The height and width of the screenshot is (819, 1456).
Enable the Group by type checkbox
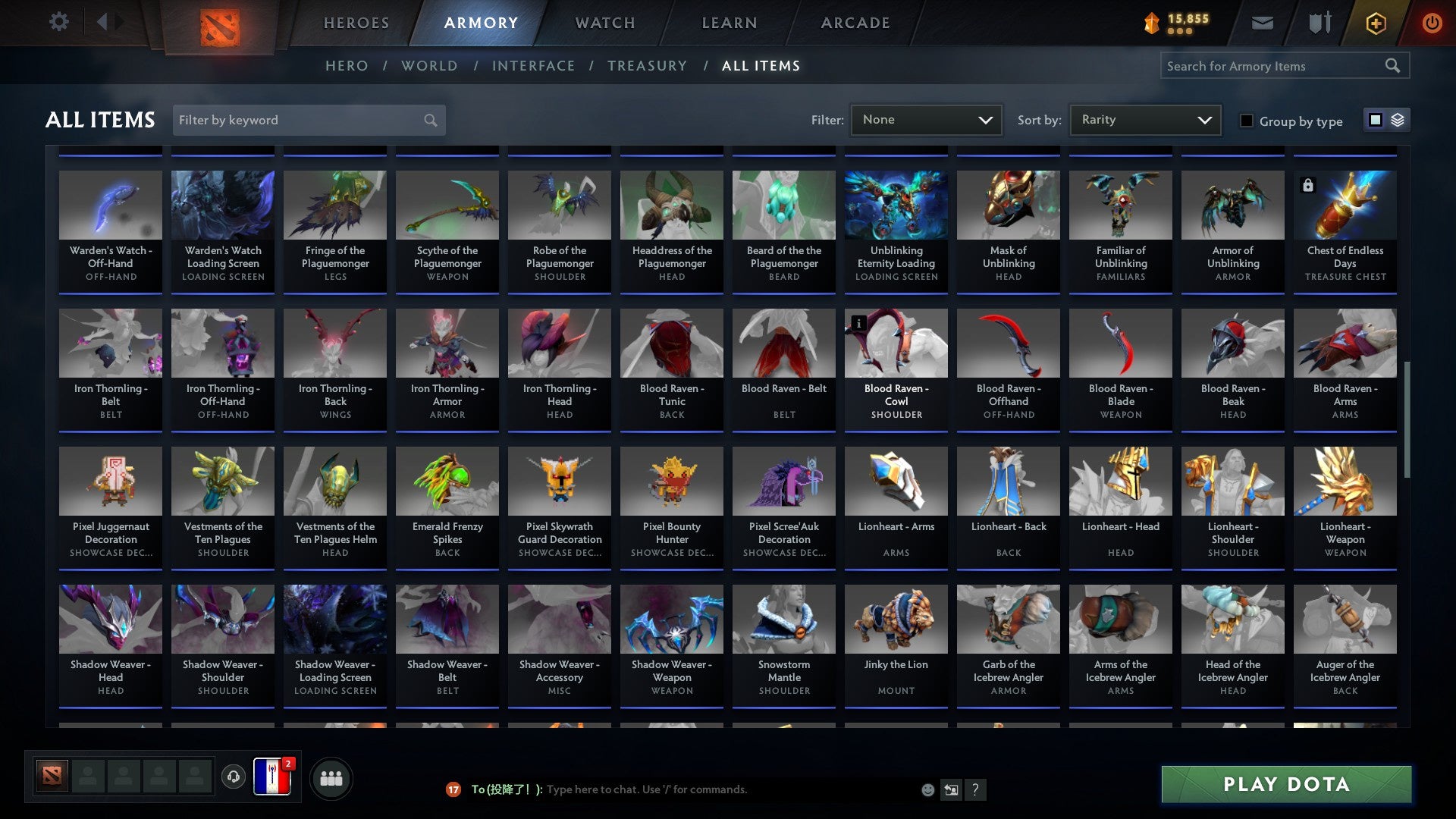pyautogui.click(x=1246, y=121)
